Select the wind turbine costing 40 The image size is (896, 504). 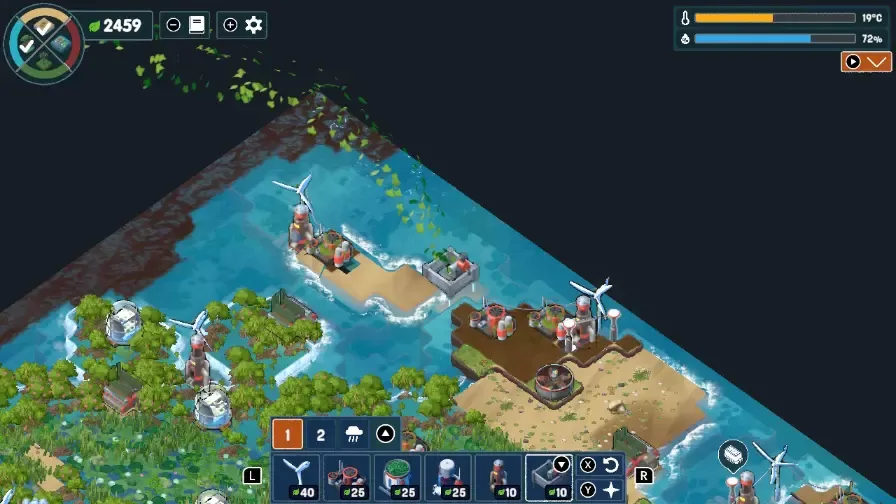tap(295, 478)
